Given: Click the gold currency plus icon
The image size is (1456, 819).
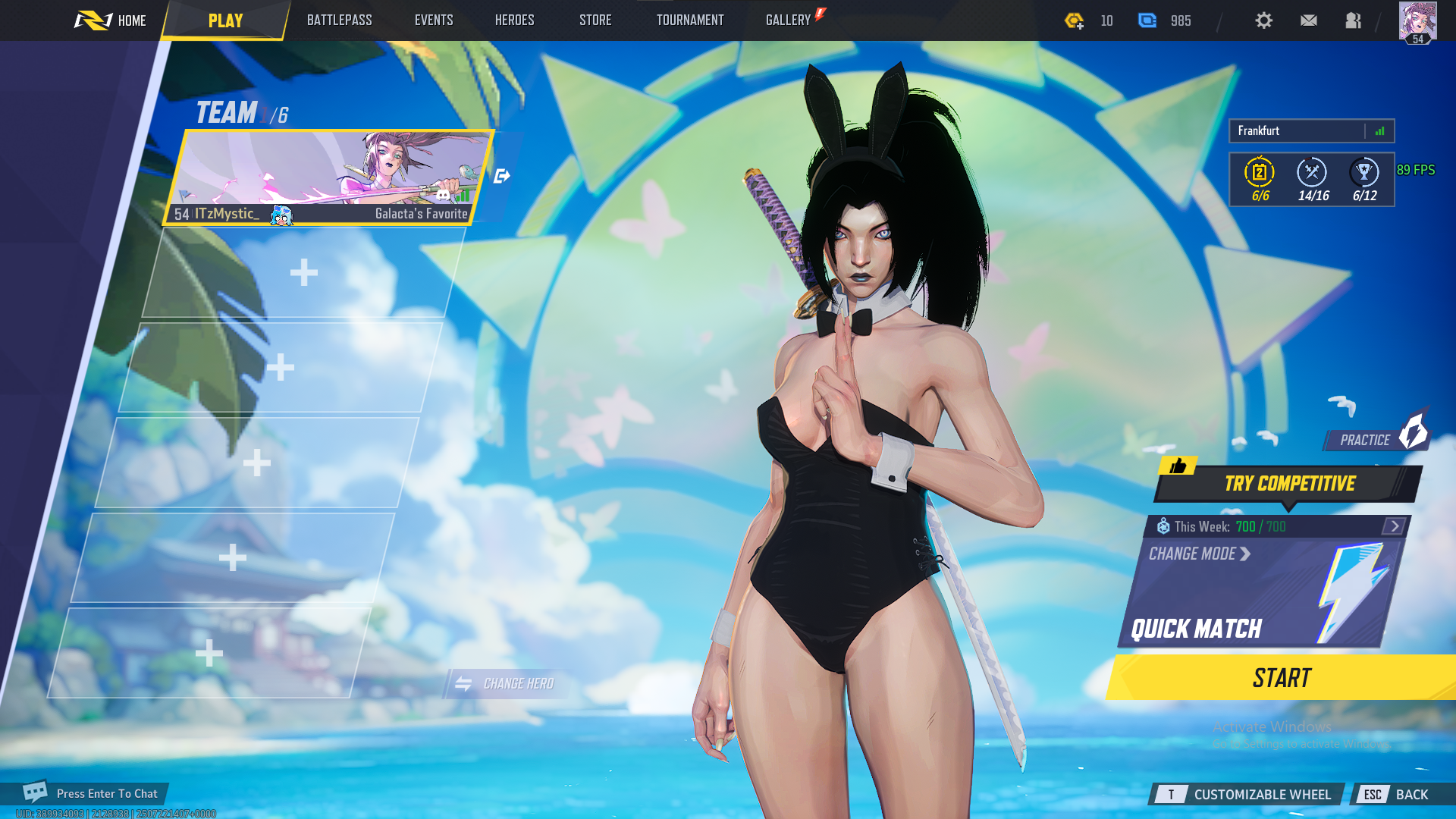Looking at the screenshot, I should [x=1076, y=21].
